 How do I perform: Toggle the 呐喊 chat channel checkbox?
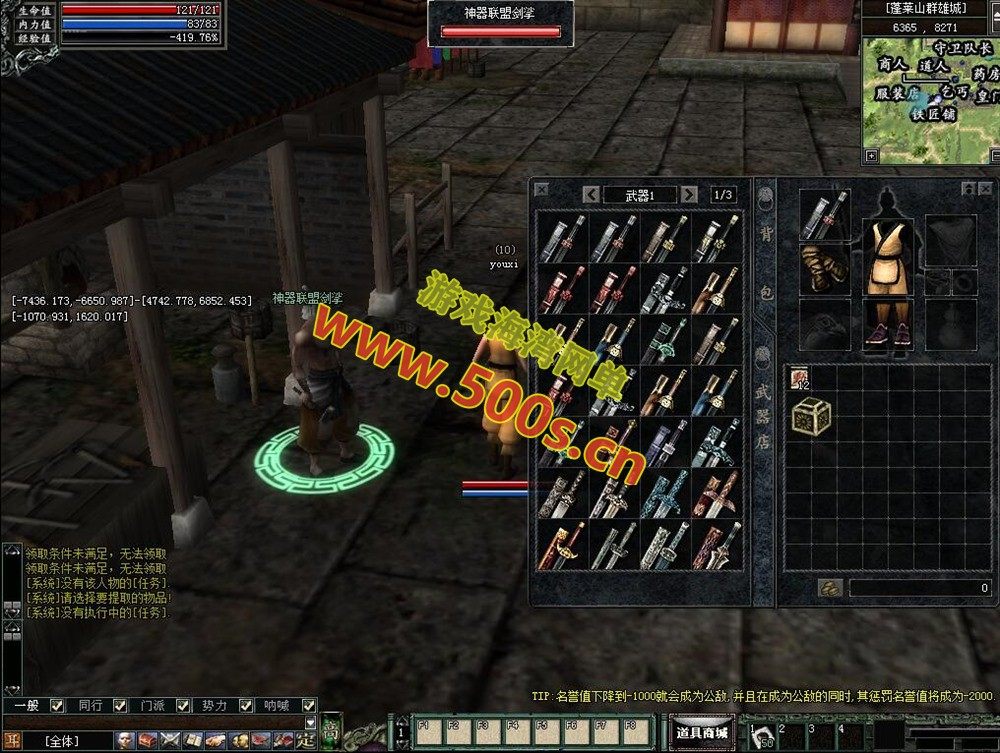(x=302, y=705)
